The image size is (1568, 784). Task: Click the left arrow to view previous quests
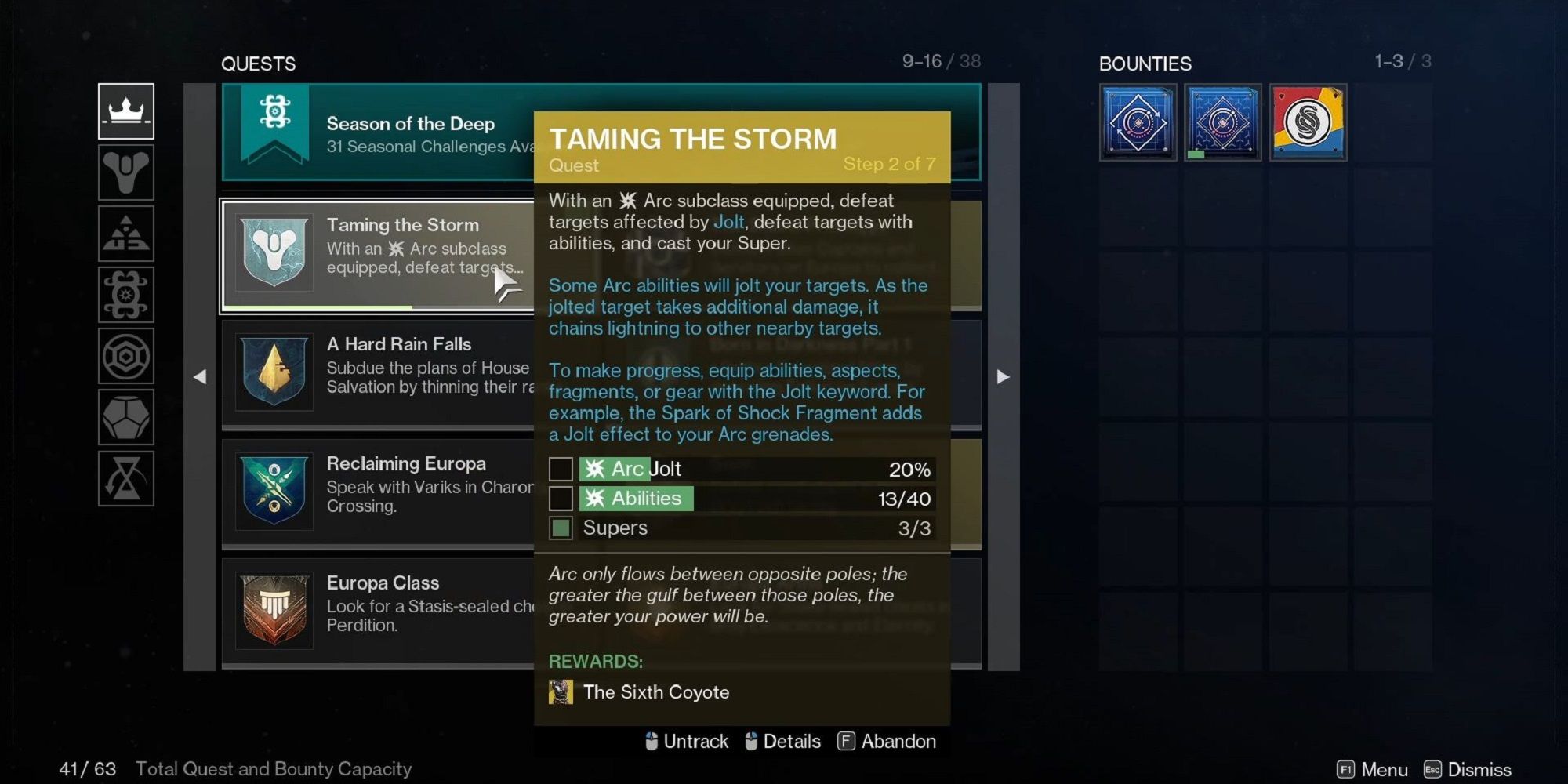[201, 376]
